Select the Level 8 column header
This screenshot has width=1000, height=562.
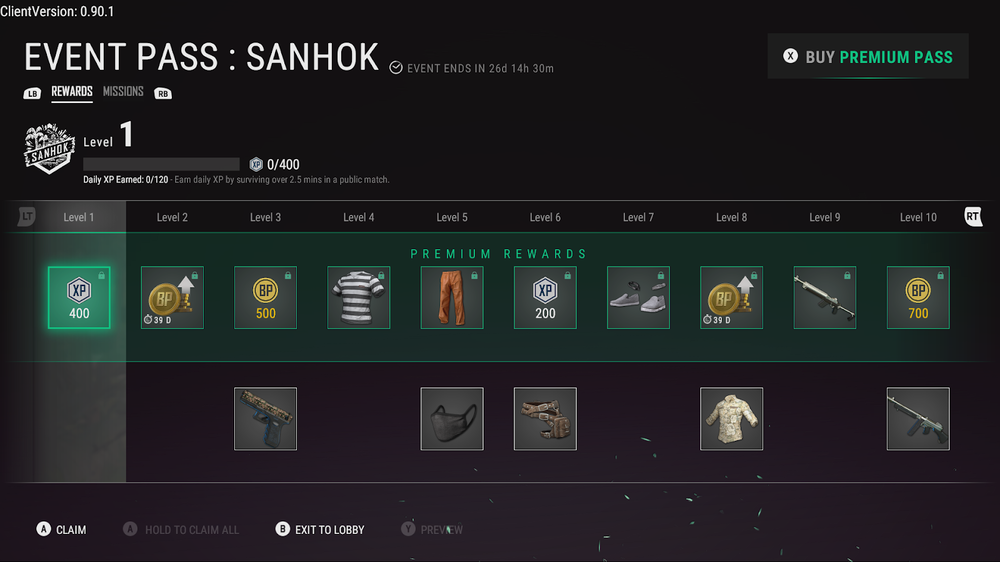tap(731, 217)
